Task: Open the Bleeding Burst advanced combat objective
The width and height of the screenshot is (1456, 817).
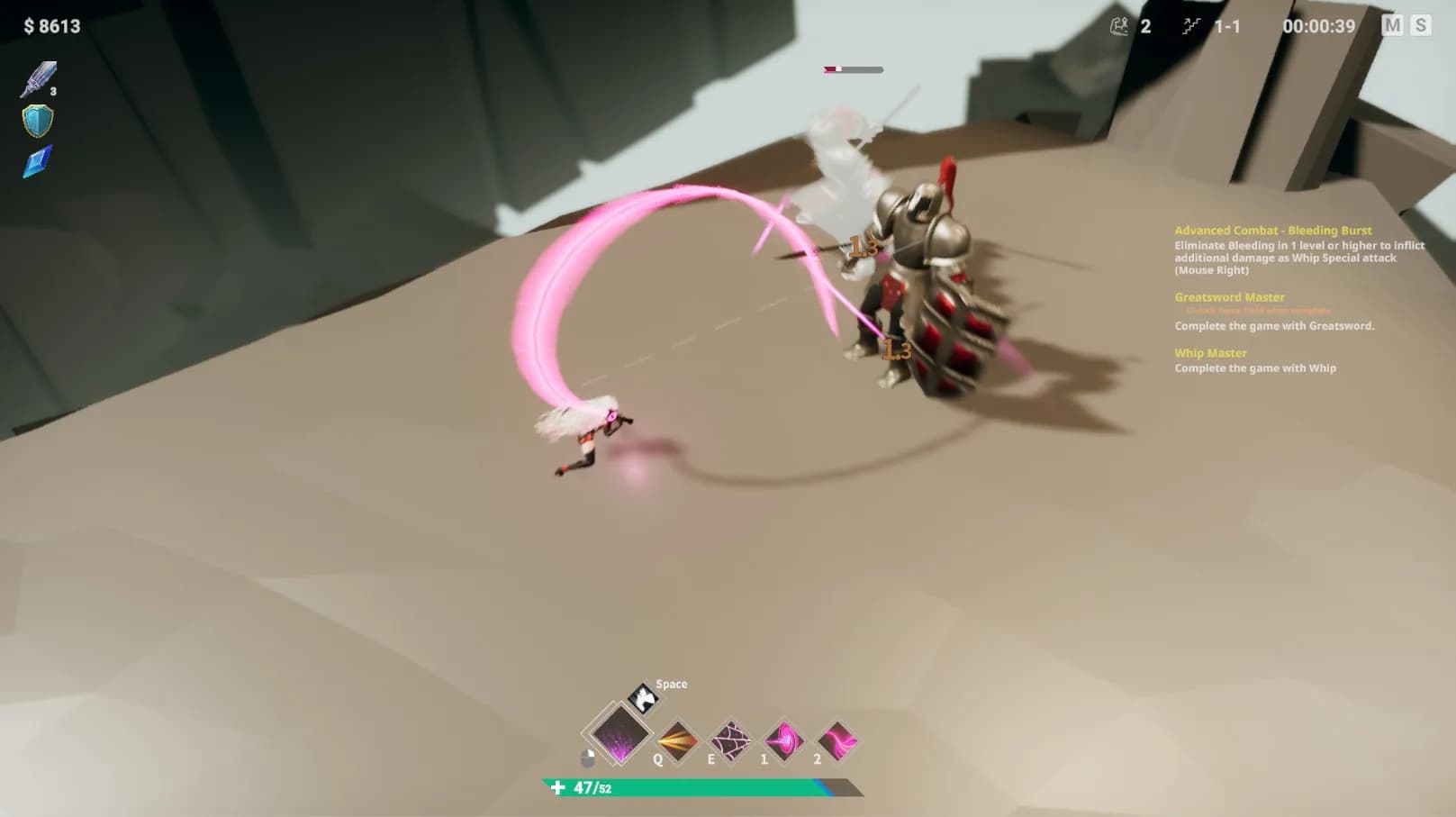Action: point(1272,231)
